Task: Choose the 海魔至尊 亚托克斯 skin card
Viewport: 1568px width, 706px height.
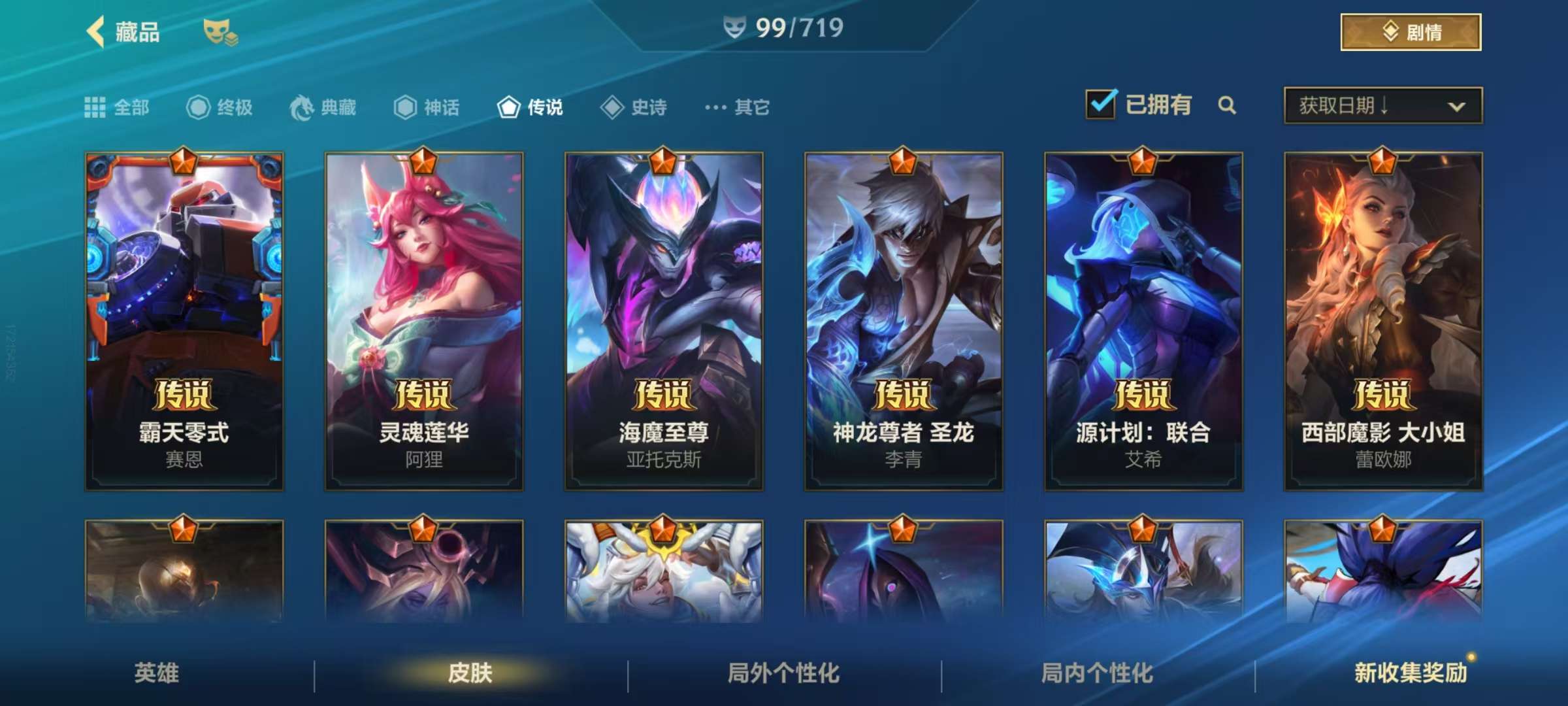Action: tap(664, 321)
